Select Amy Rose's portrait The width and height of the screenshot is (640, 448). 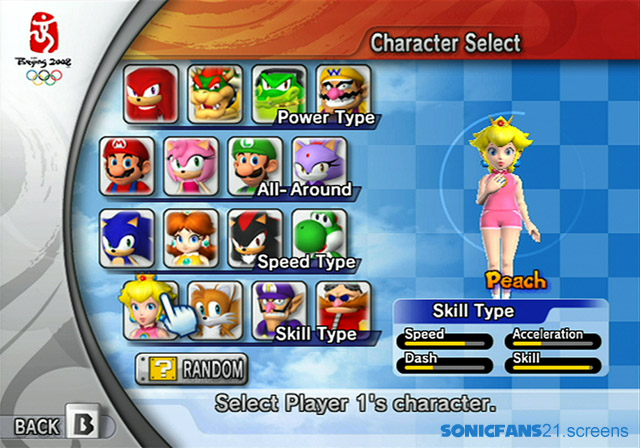[x=190, y=165]
